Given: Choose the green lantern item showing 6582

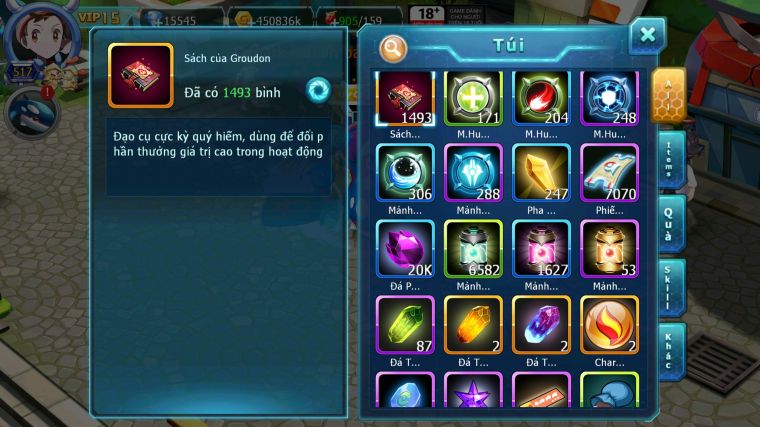Looking at the screenshot, I should pos(473,248).
